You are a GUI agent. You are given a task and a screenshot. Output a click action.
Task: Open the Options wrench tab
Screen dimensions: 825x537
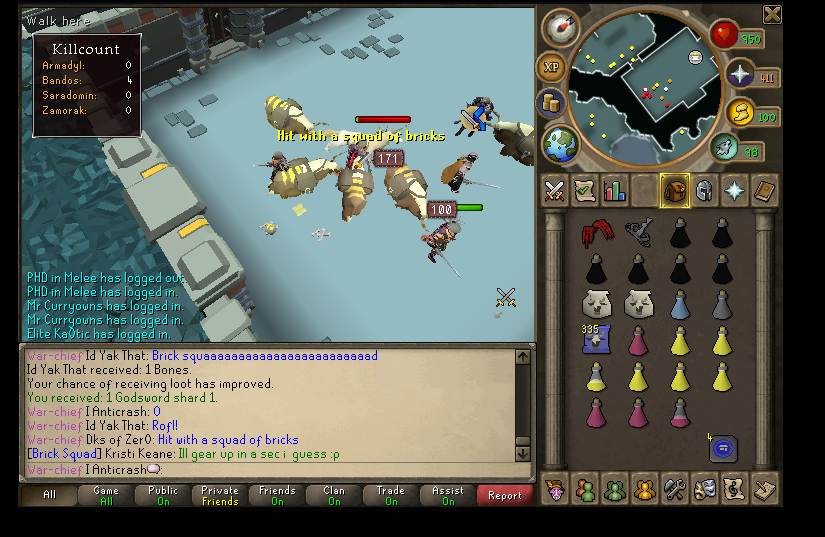675,490
